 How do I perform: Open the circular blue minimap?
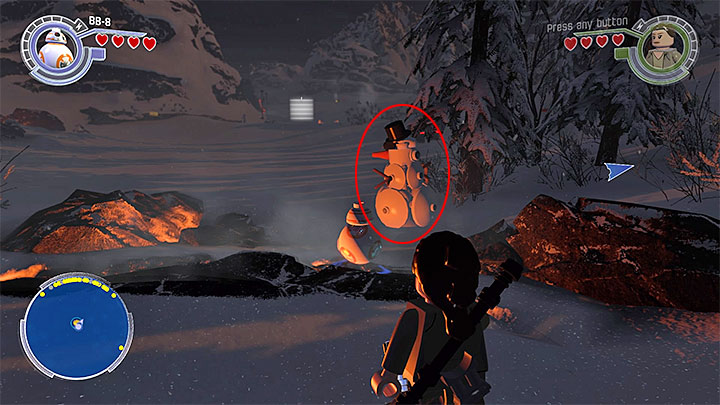click(78, 329)
